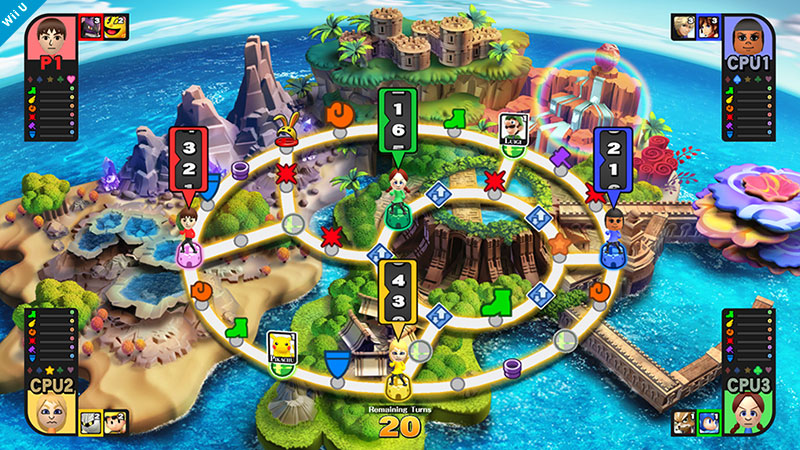This screenshot has height=450, width=800.
Task: Pick the Luigi fighter card on the board
Action: pos(512,129)
